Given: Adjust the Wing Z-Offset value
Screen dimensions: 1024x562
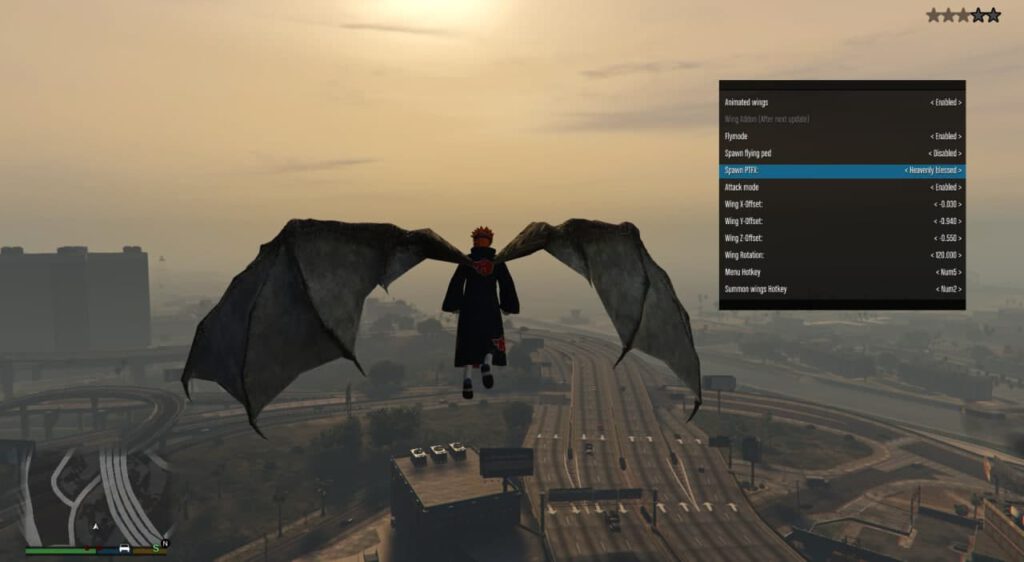Looking at the screenshot, I should (841, 238).
